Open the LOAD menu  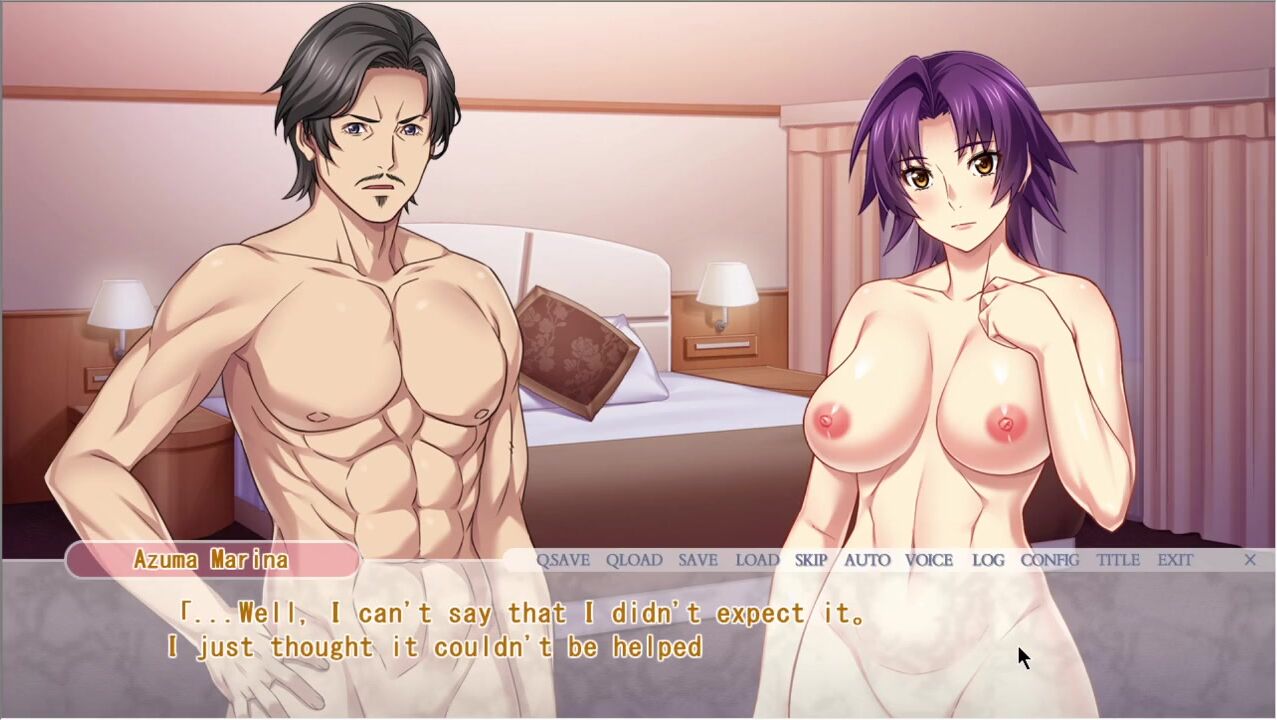pos(757,560)
